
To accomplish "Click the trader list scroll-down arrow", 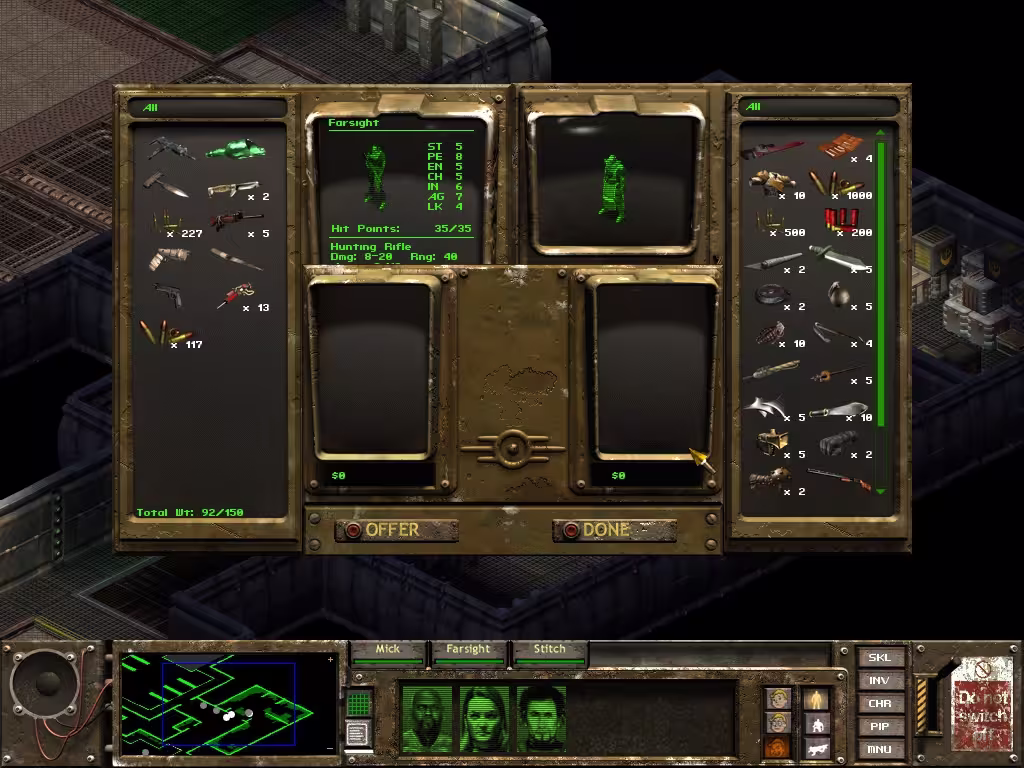I will pos(880,491).
